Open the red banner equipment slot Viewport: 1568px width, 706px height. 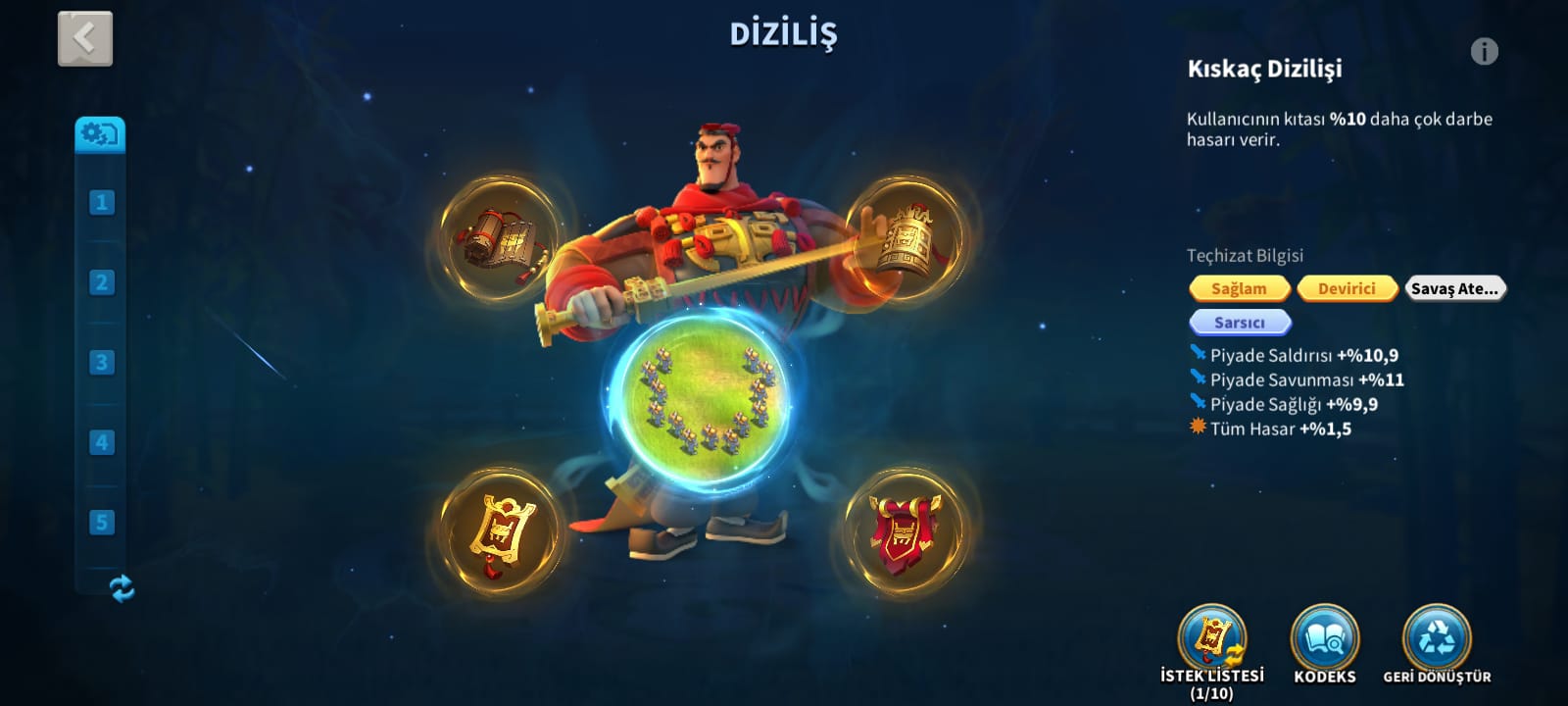tap(905, 532)
